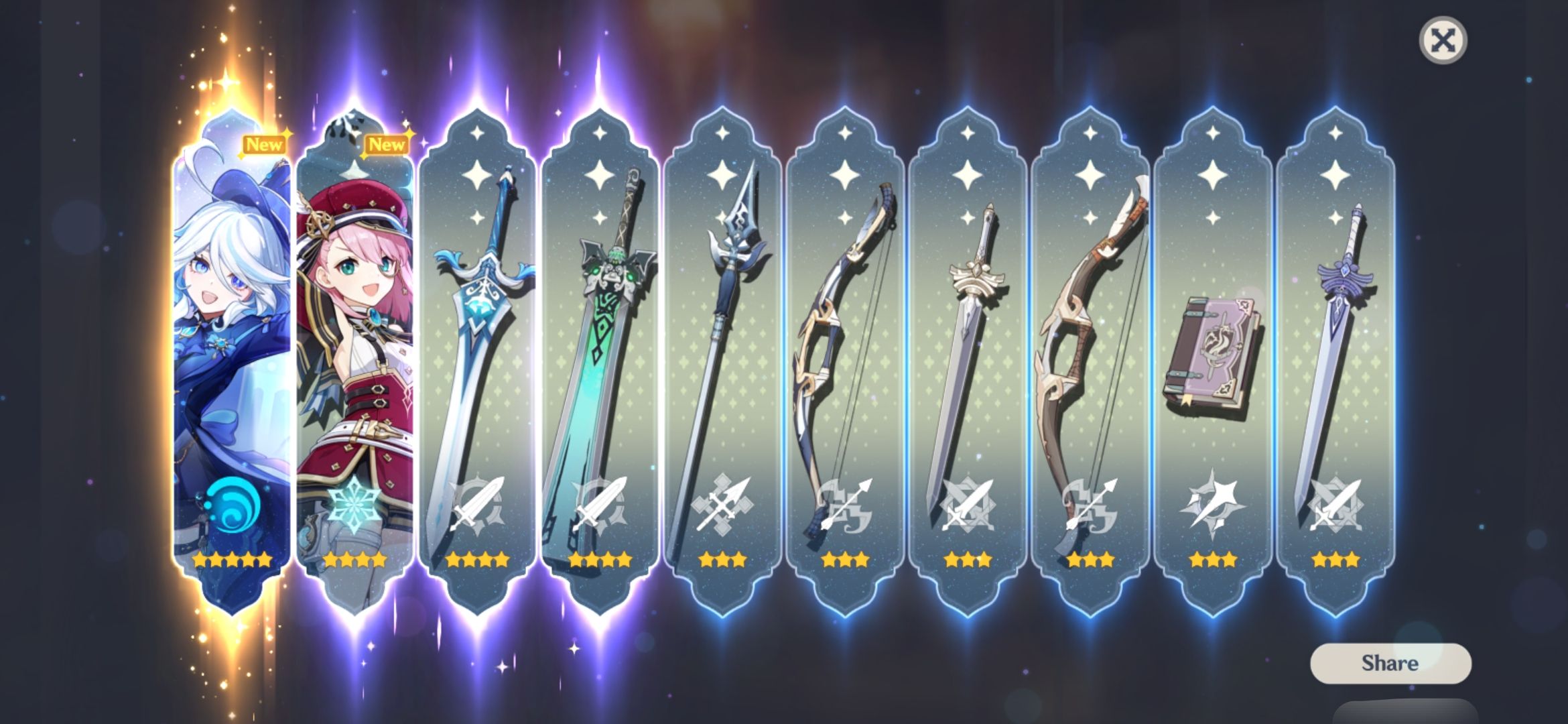Tap the New badge on Charlotte's card
Screen dimensions: 1568x724
tap(389, 143)
